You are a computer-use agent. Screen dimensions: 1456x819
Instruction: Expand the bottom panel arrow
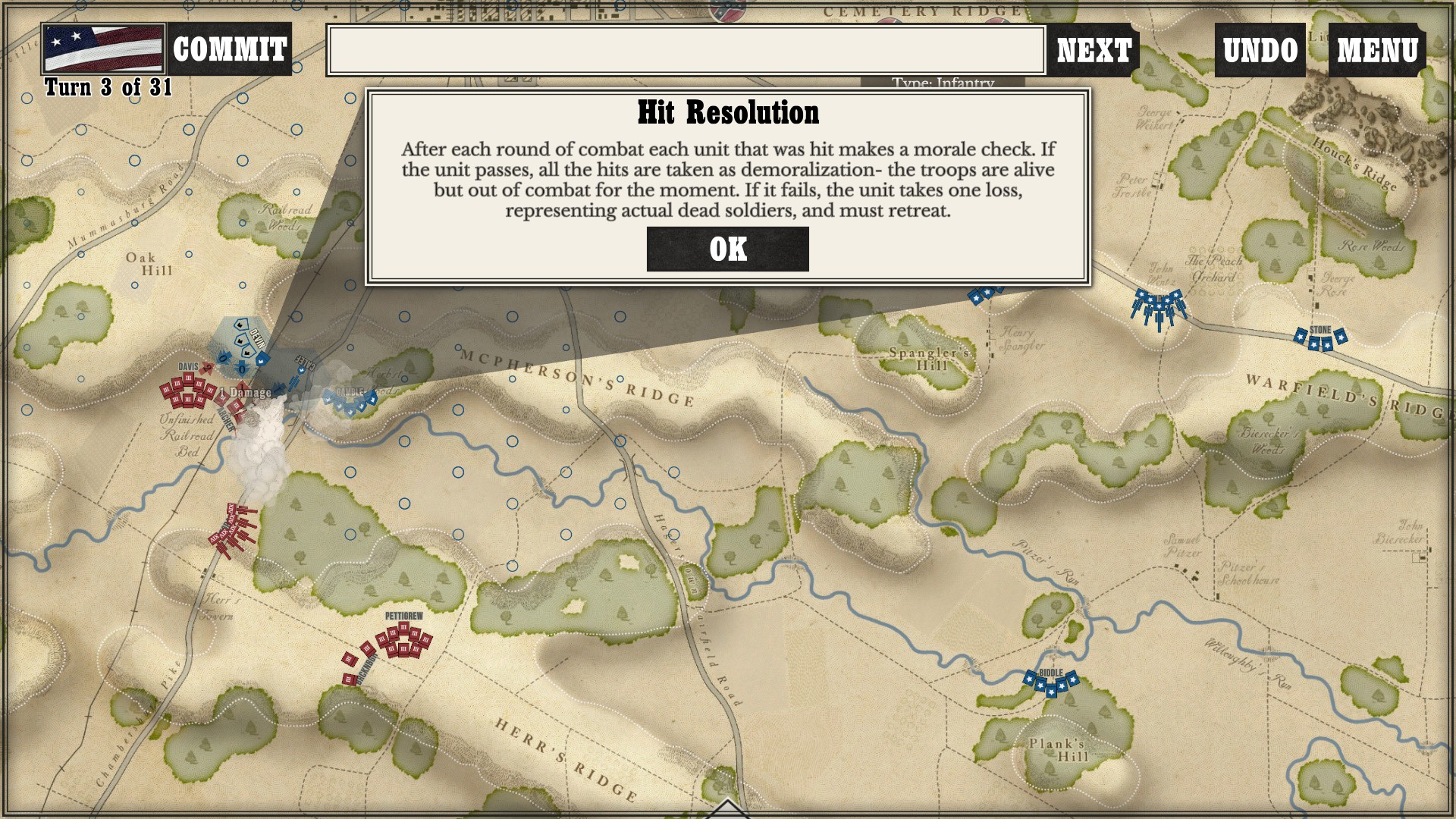(727, 809)
